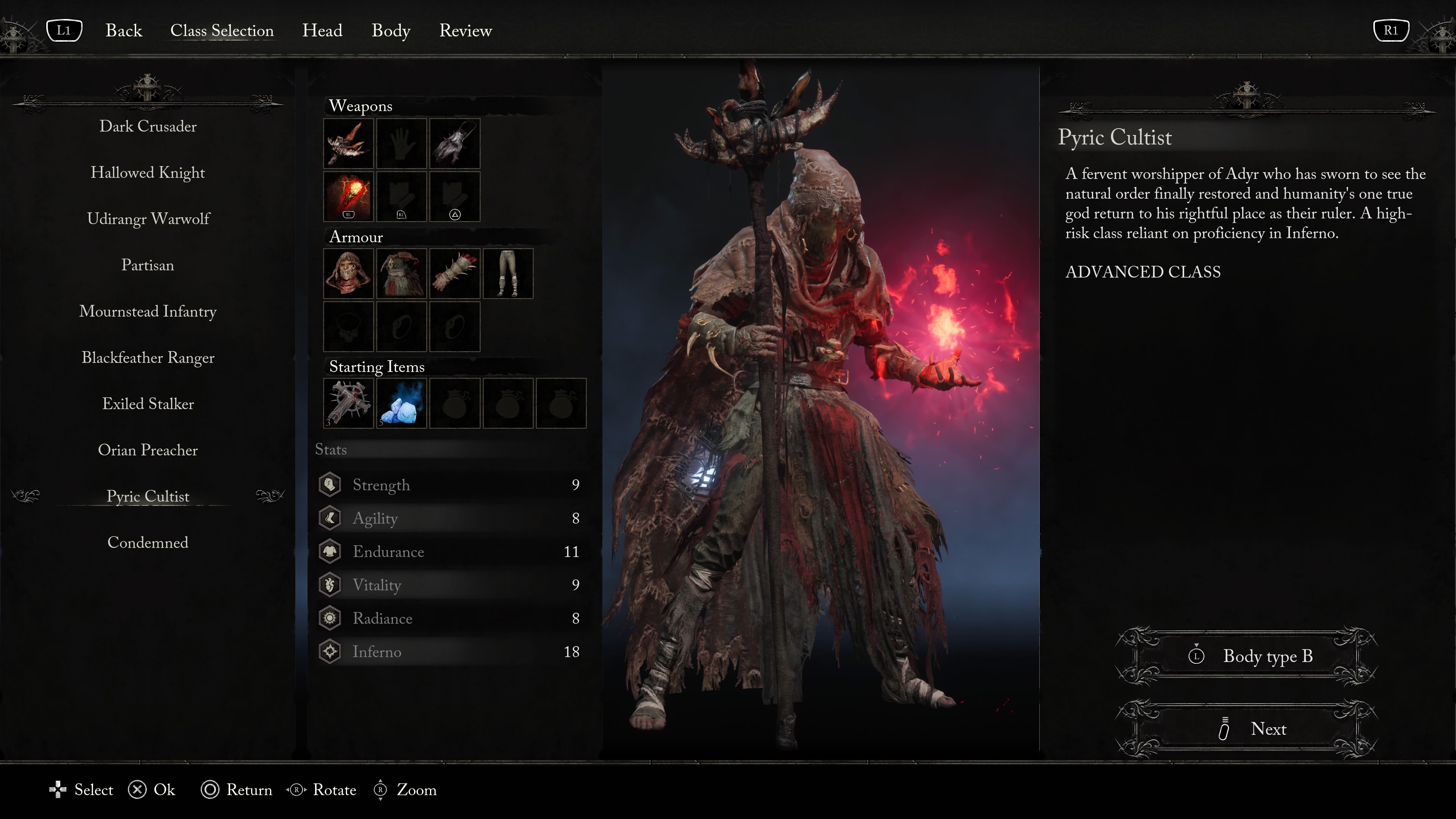Select the Dark Crusader class
Viewport: 1456px width, 819px height.
click(147, 126)
